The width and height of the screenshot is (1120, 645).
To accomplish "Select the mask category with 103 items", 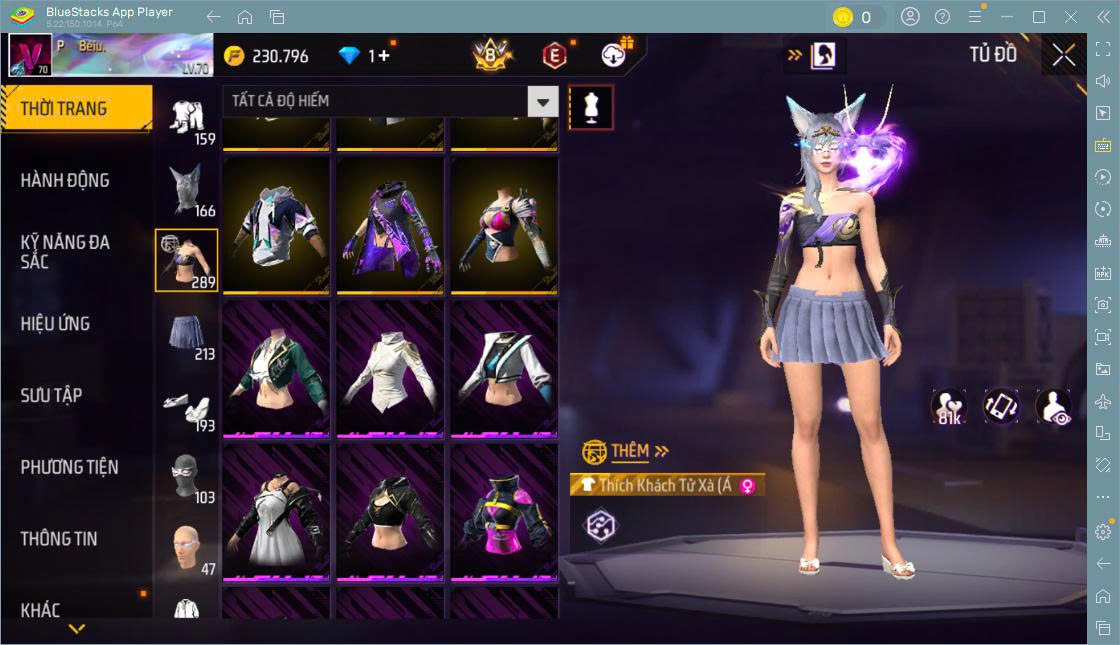I will click(187, 476).
